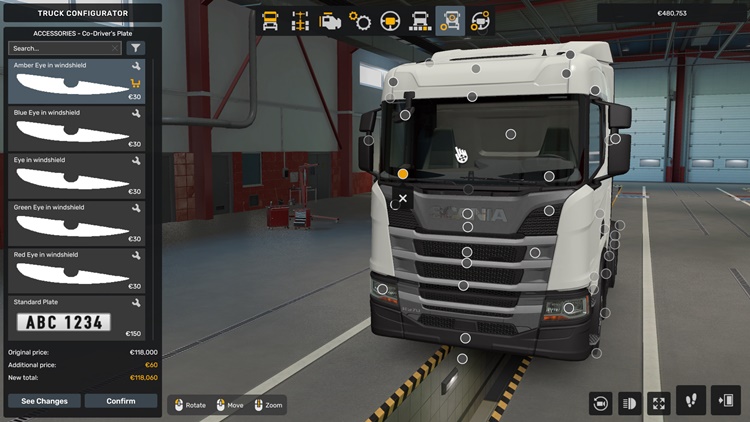
Task: Open the See Changes summary
Action: (45, 401)
